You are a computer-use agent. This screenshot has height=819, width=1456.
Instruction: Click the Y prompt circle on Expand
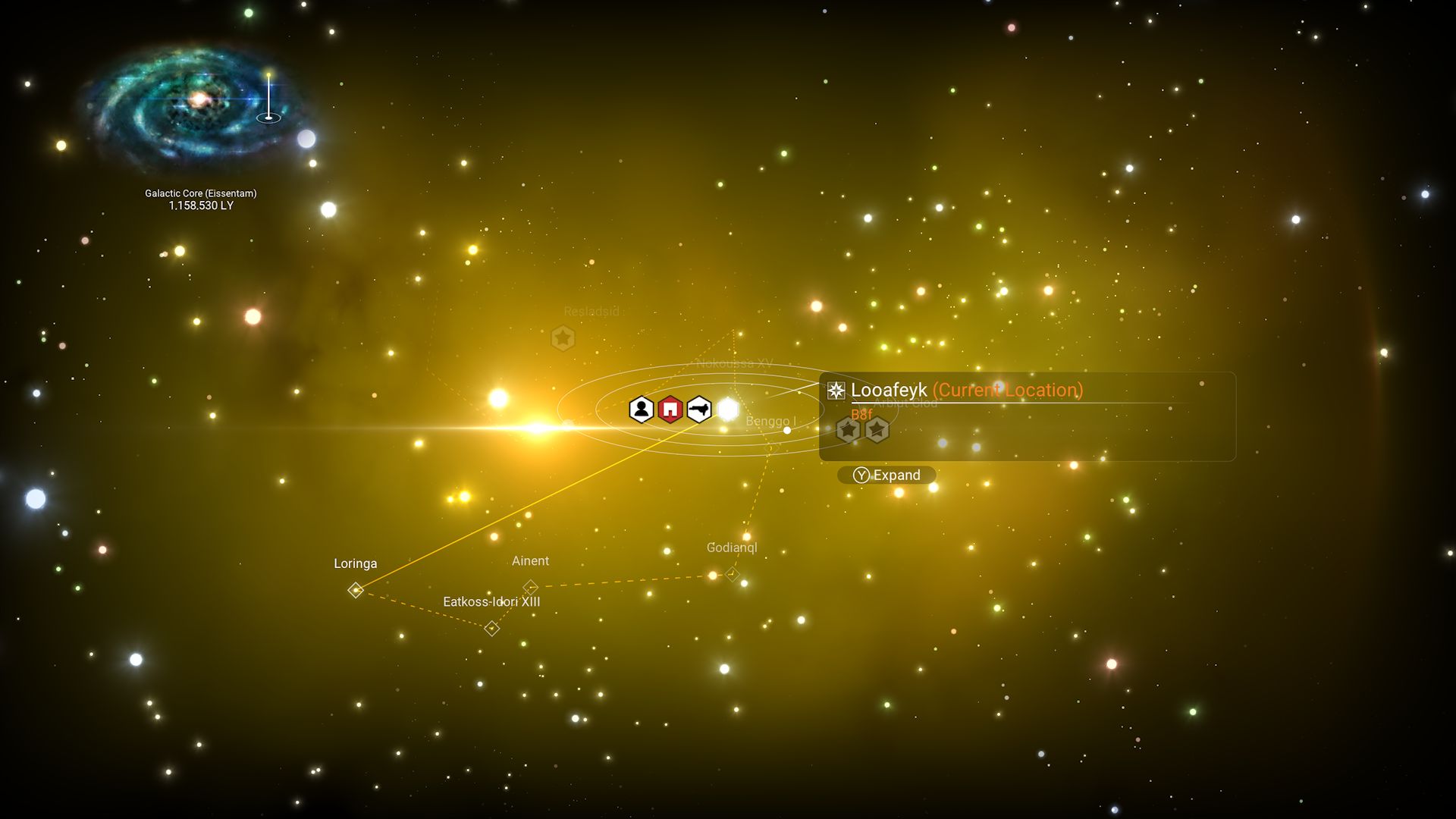[861, 475]
